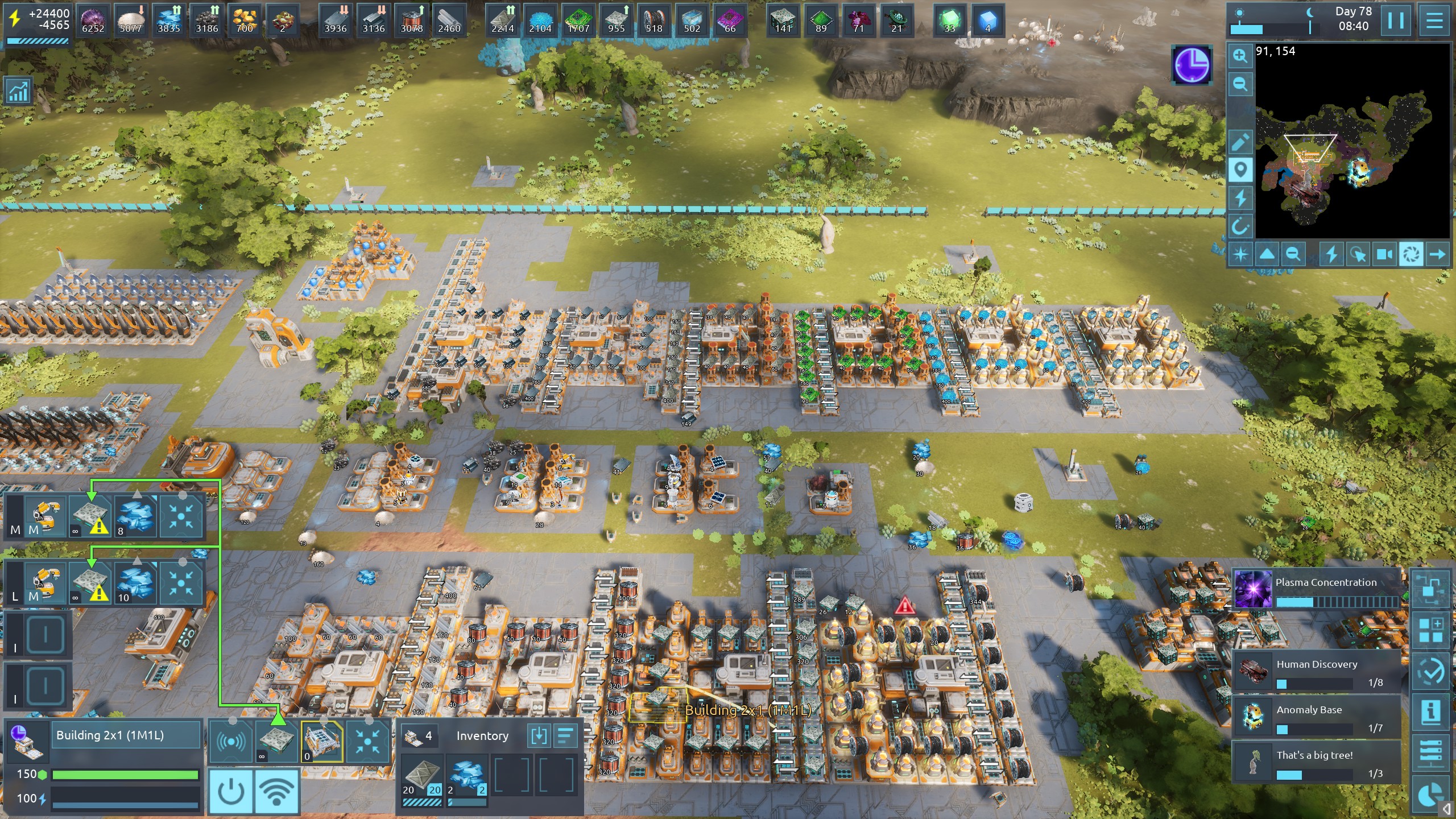
Task: Click the pencil draw tool beside the minimap
Action: click(x=1240, y=142)
